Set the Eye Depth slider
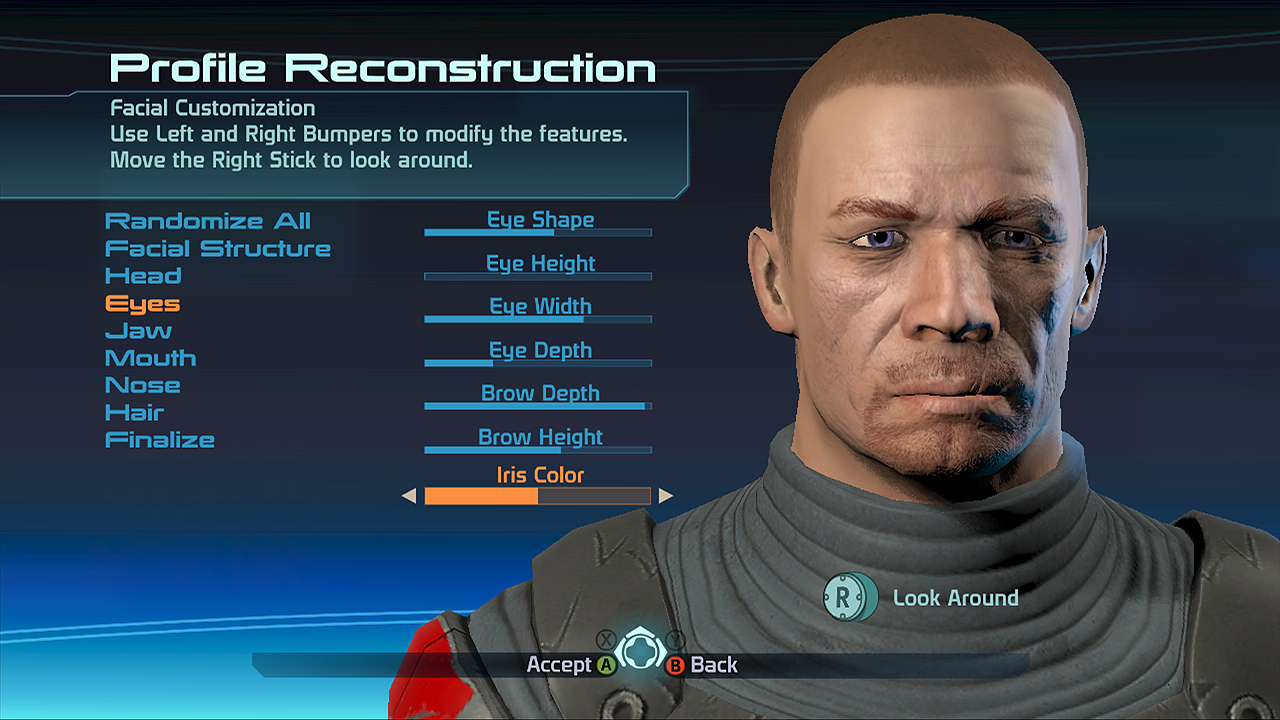1280x720 pixels. tap(538, 363)
